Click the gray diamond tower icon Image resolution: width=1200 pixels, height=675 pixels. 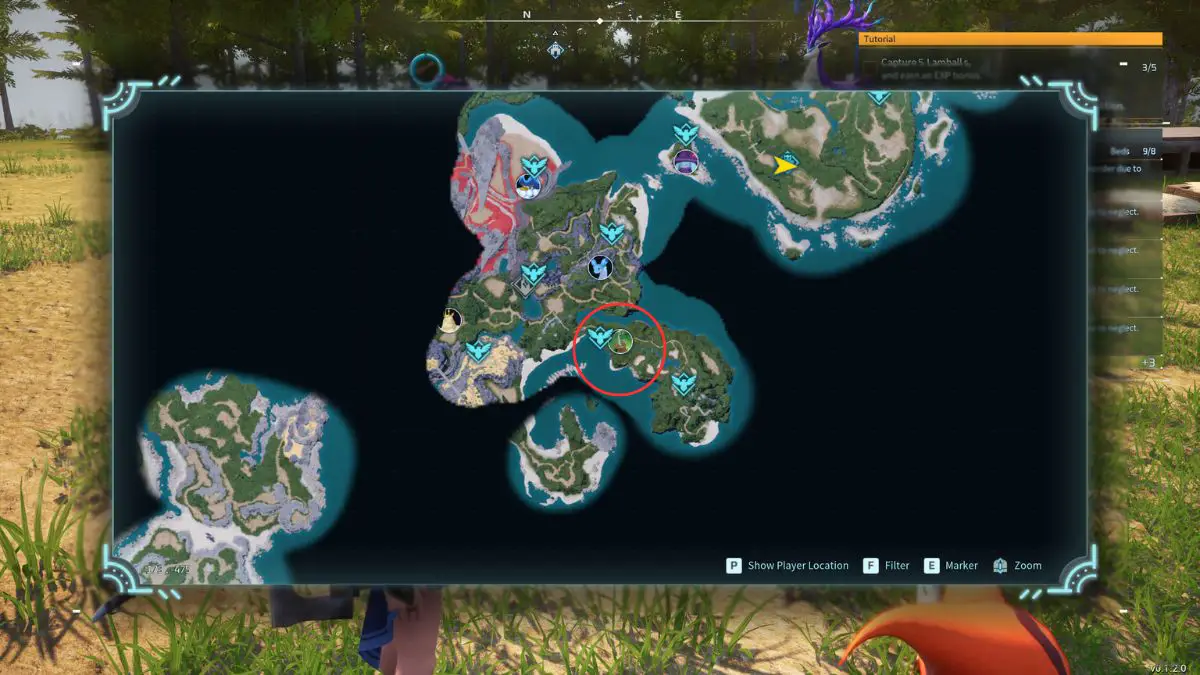524,288
